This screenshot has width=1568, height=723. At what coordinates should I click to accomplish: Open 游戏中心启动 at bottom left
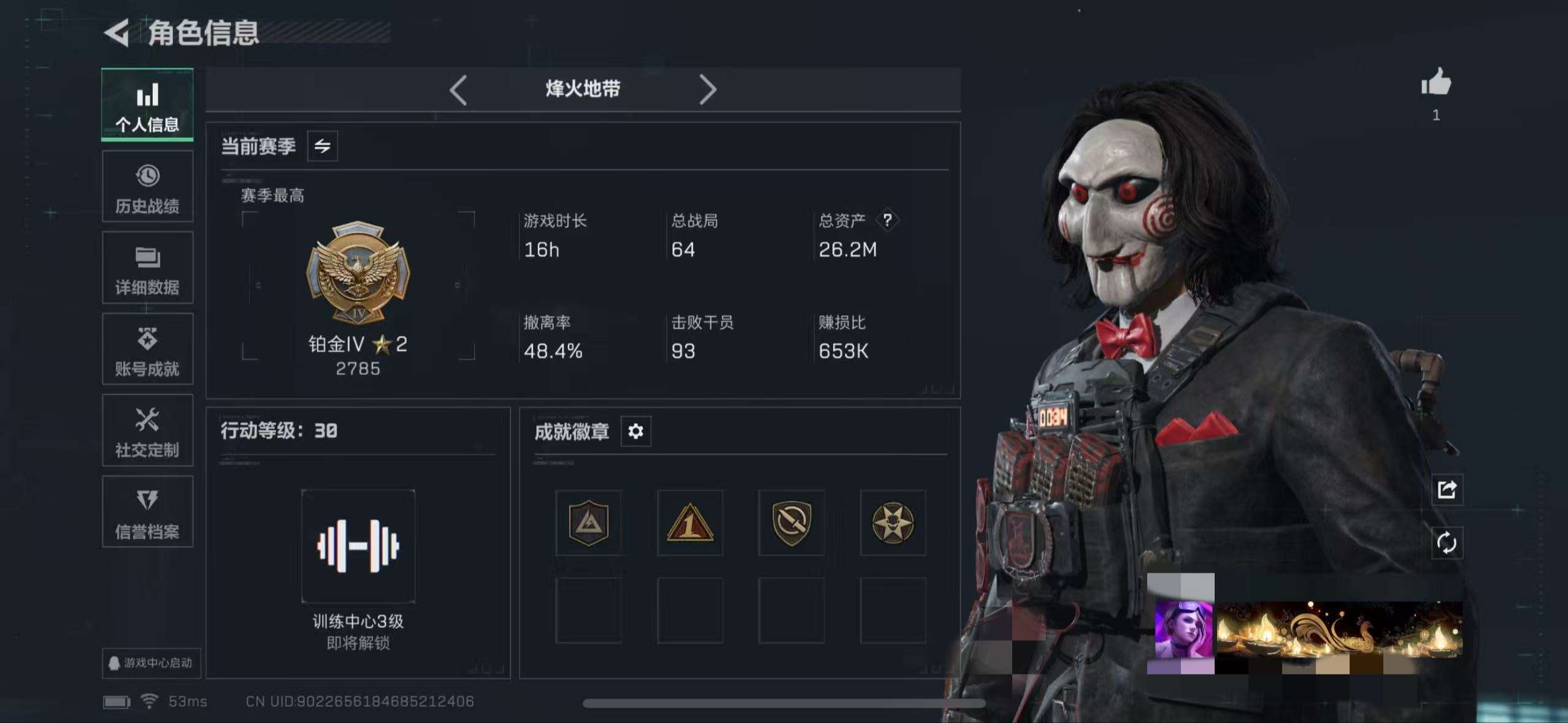point(152,664)
